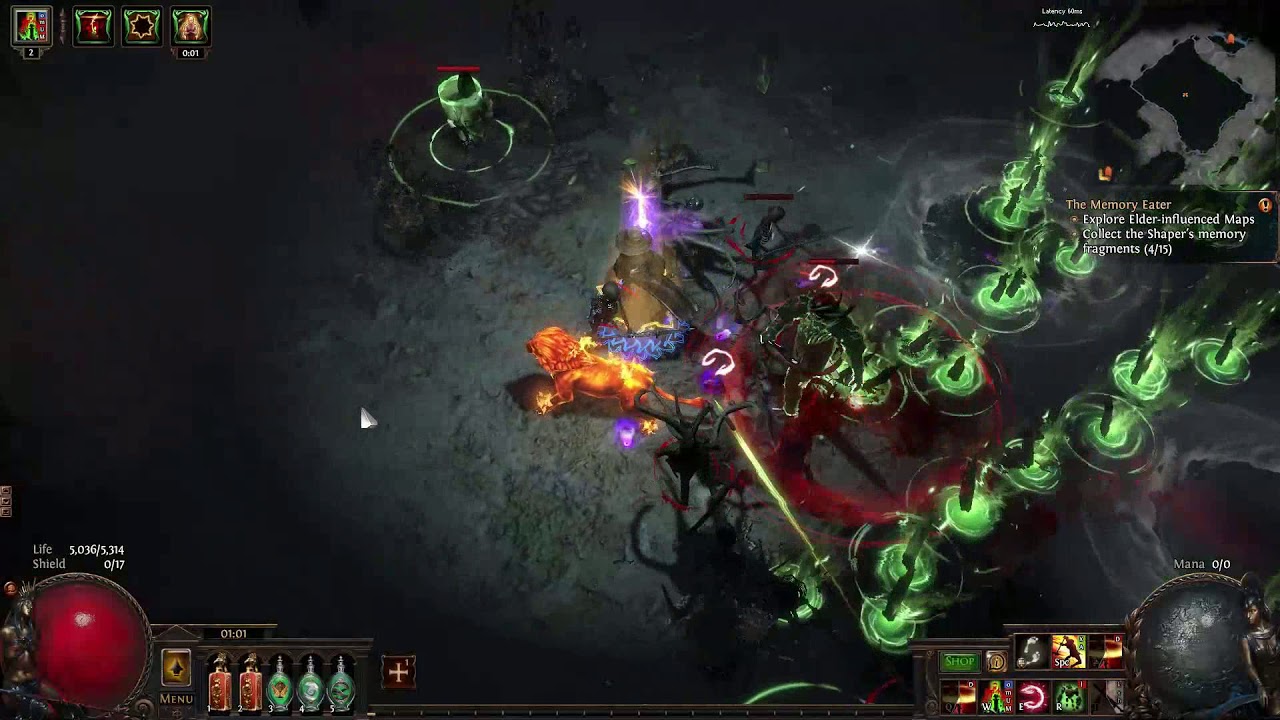
Task: Click the cross icon beside the flasks
Action: click(x=398, y=672)
